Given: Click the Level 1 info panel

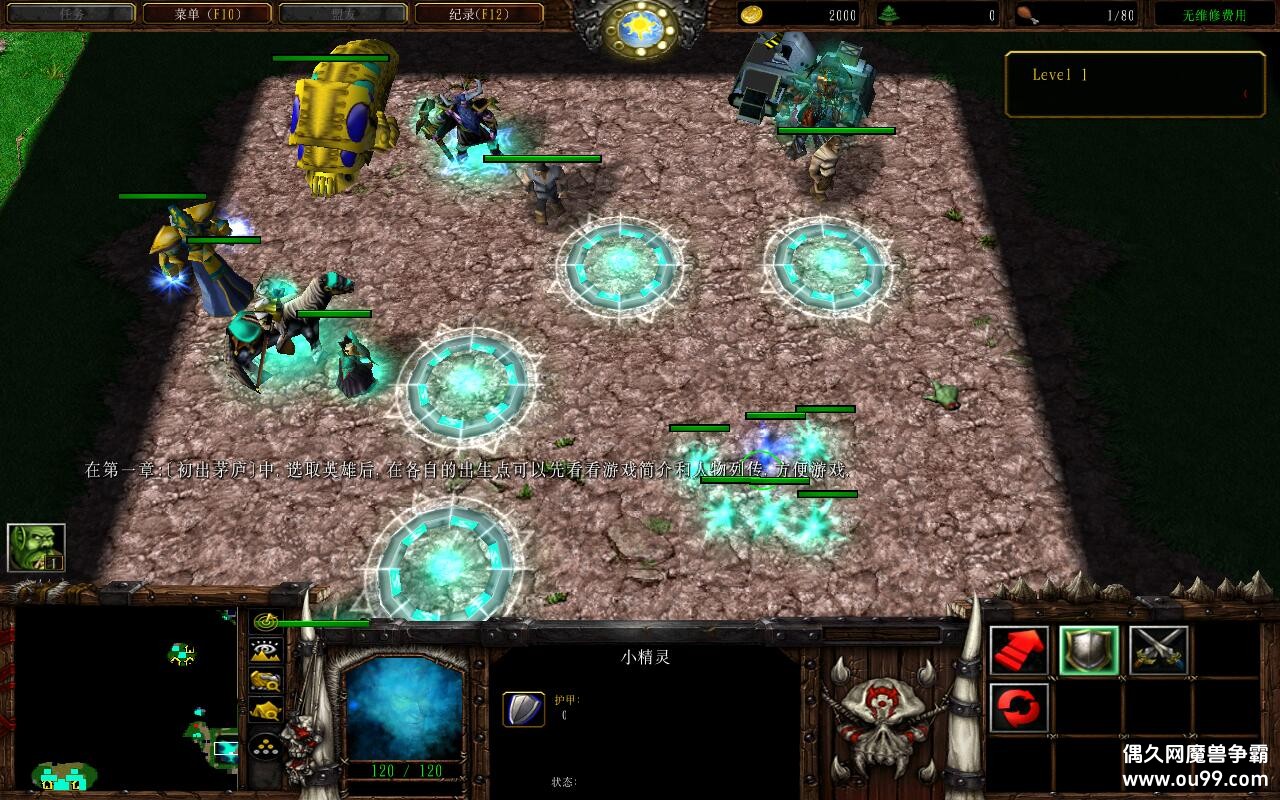Looking at the screenshot, I should [x=1134, y=84].
